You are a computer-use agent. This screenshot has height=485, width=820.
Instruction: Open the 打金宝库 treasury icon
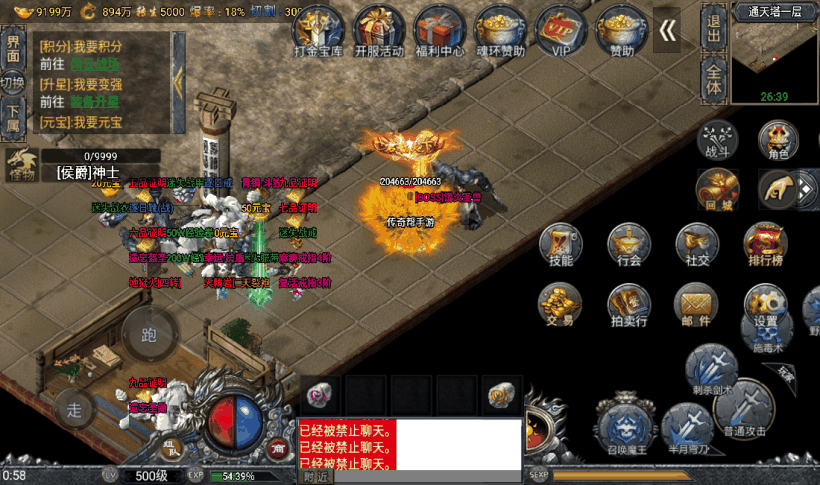pyautogui.click(x=317, y=29)
